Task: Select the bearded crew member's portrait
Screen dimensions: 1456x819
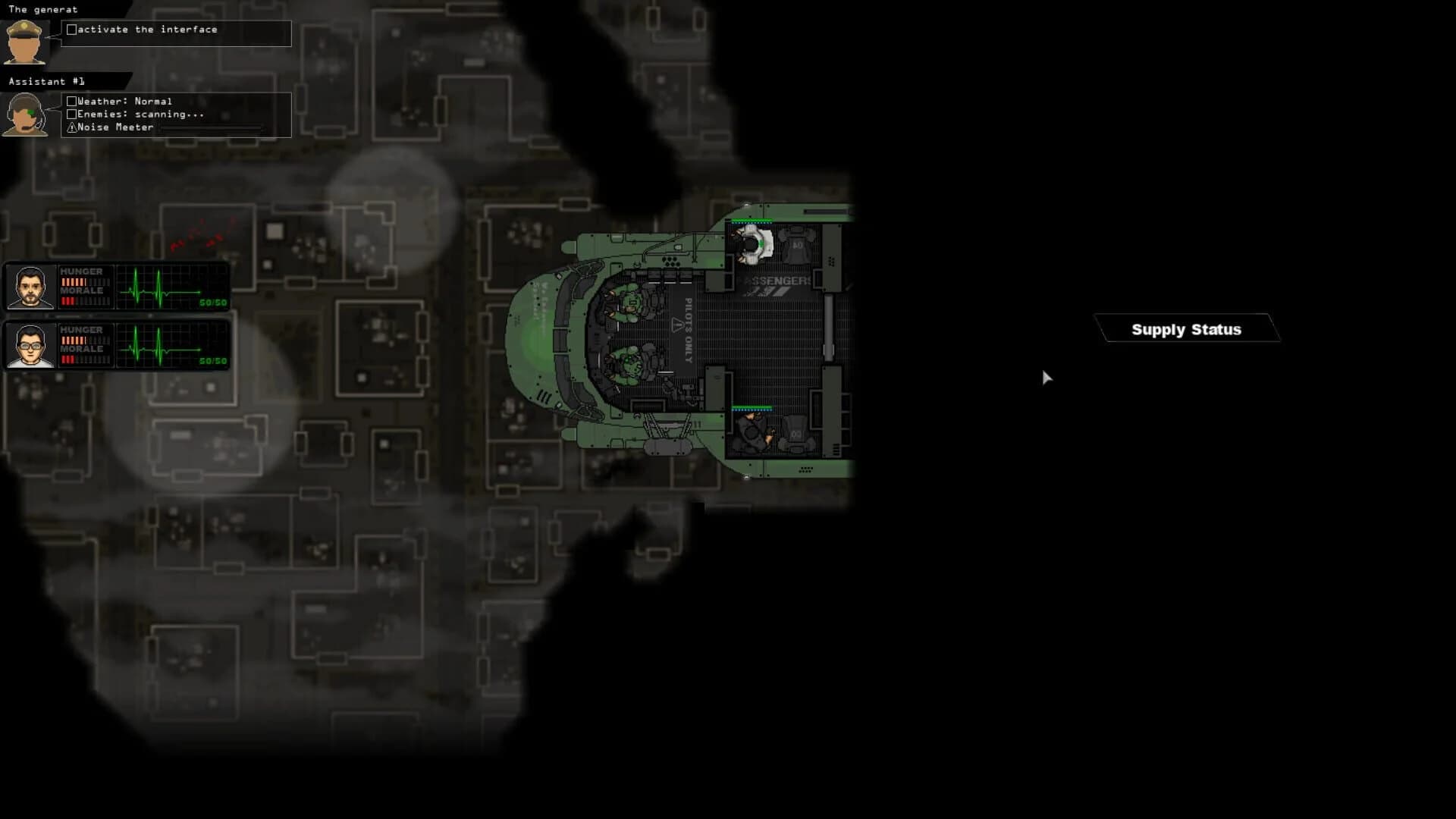Action: 30,287
